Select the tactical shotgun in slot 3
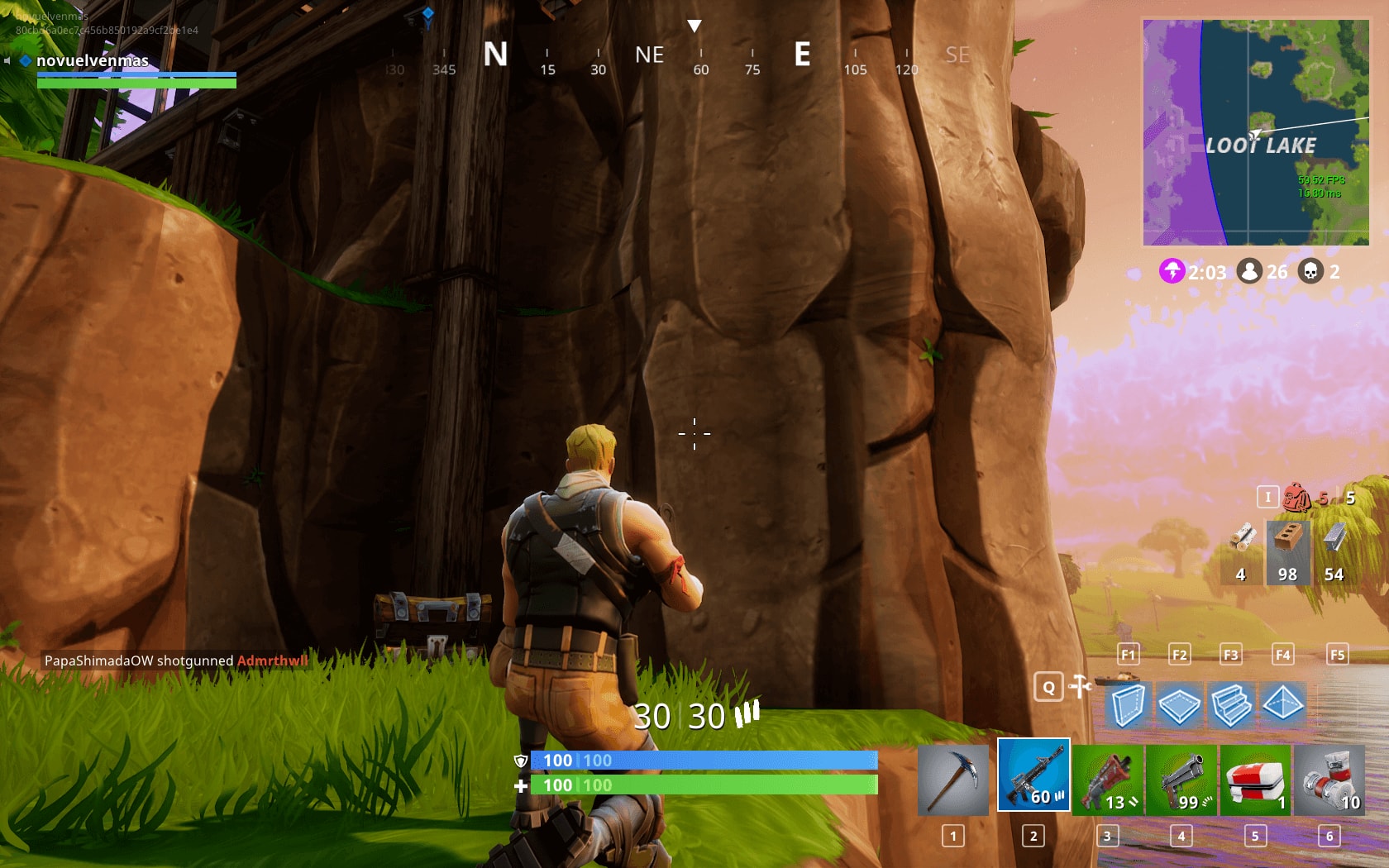Viewport: 1389px width, 868px height. pos(1108,775)
